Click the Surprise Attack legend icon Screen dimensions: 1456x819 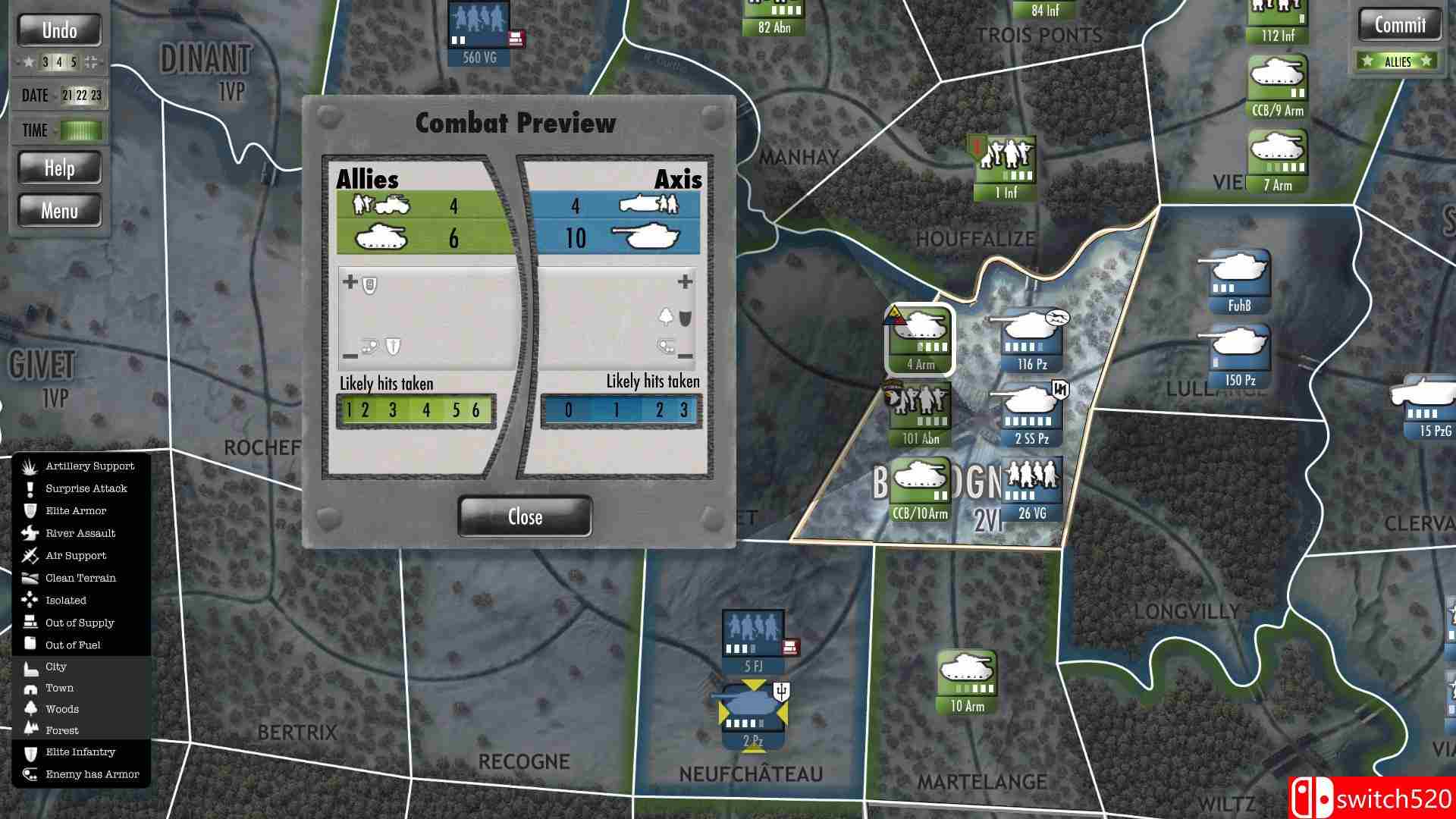coord(30,488)
